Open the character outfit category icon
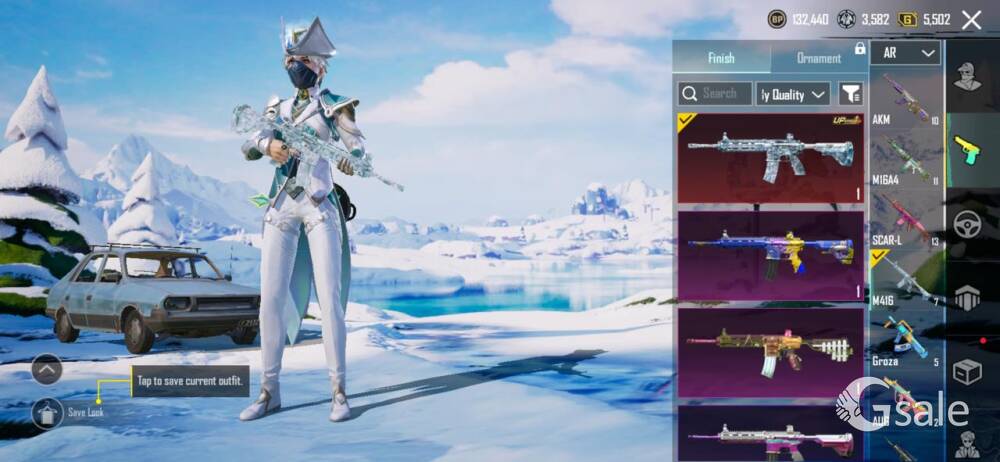 point(967,77)
